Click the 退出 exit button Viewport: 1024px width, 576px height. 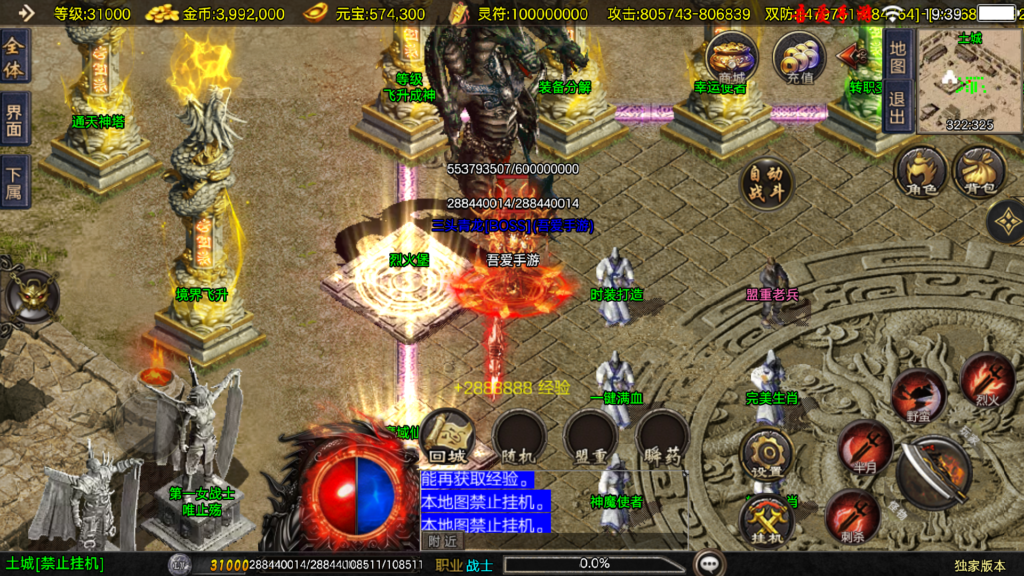click(x=897, y=108)
